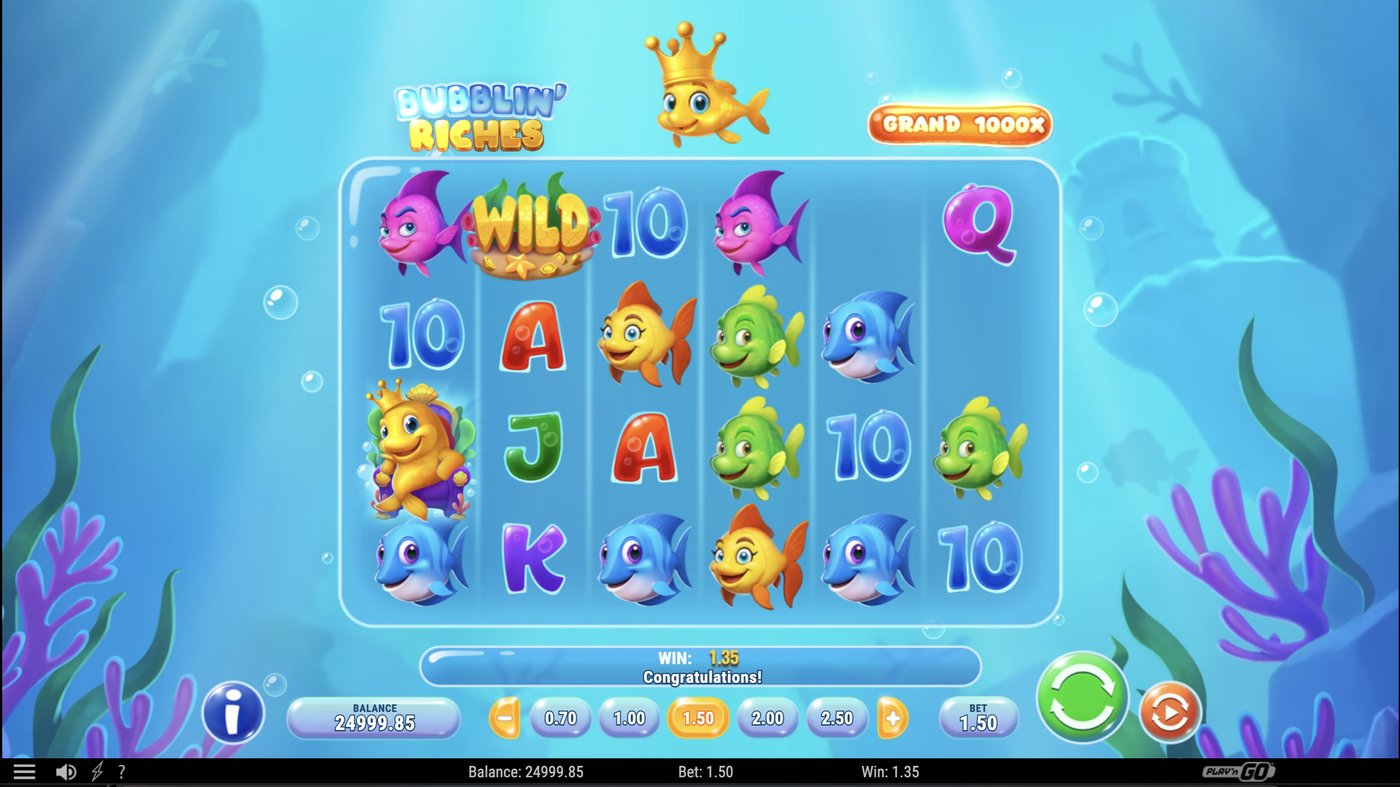The width and height of the screenshot is (1400, 787).
Task: Open the hamburger menu
Action: point(25,771)
